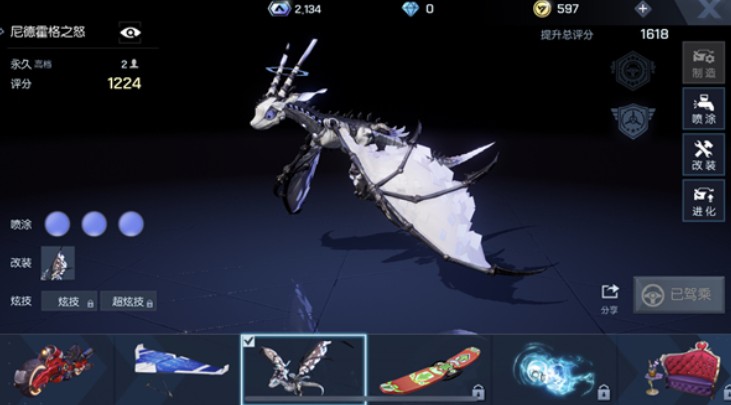
Task: Choose the locked red sofa vehicle thumbnail
Action: pos(680,367)
